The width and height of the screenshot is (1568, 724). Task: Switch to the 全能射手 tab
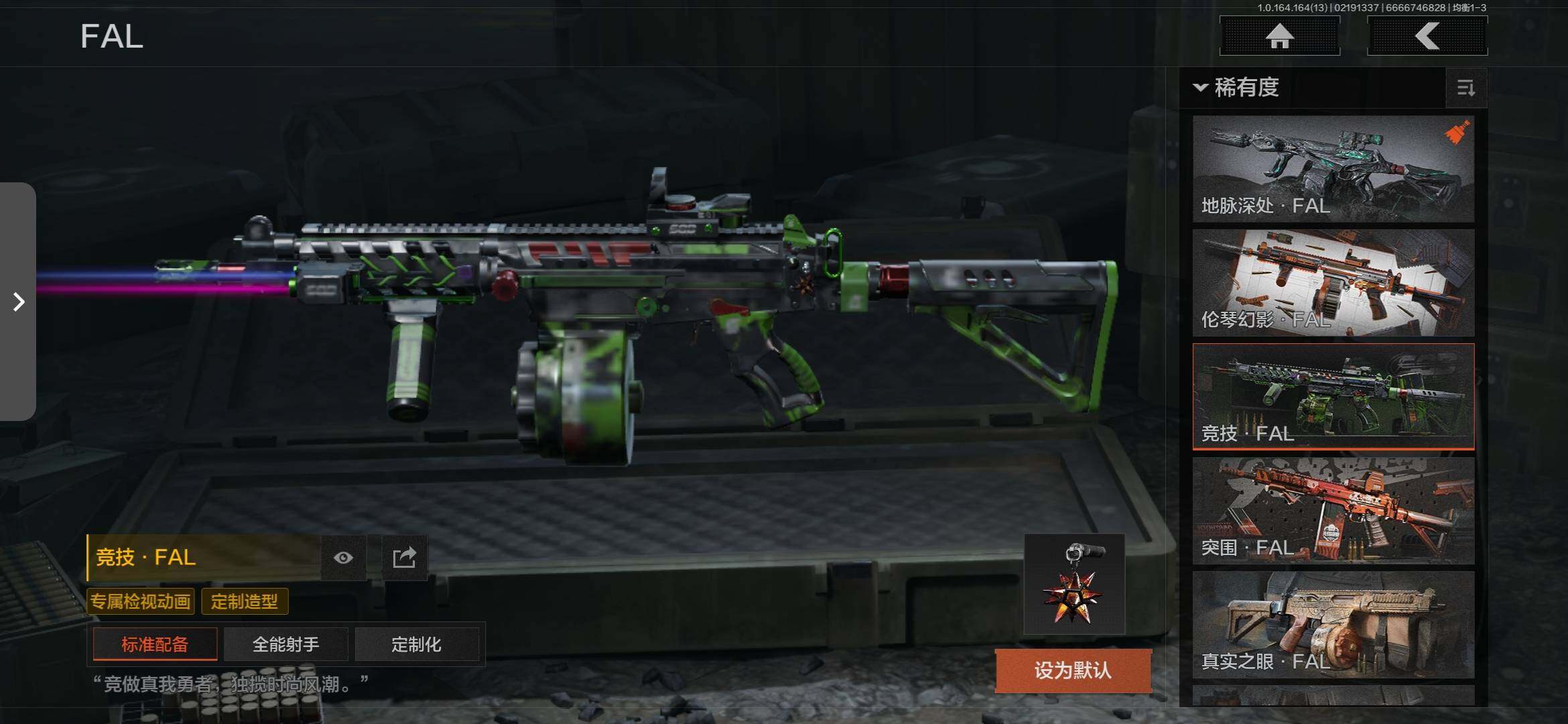click(x=286, y=644)
